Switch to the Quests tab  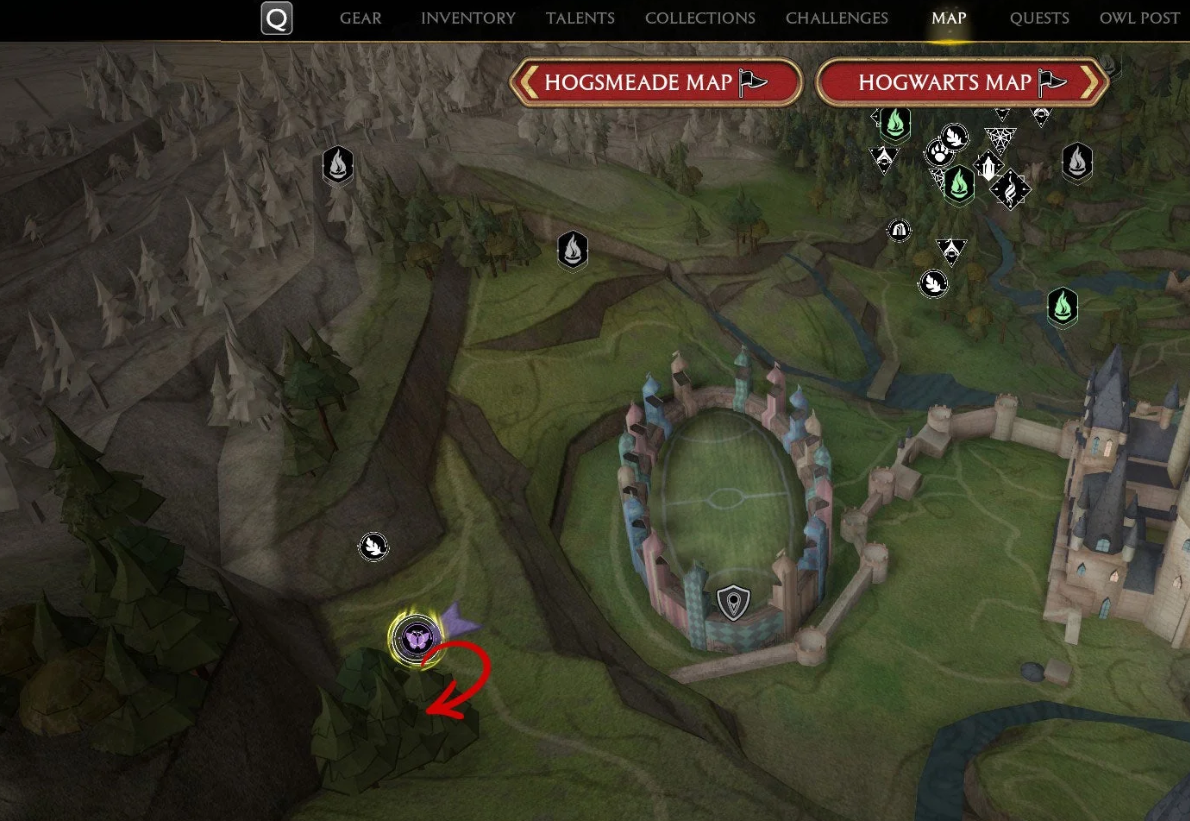tap(1039, 18)
